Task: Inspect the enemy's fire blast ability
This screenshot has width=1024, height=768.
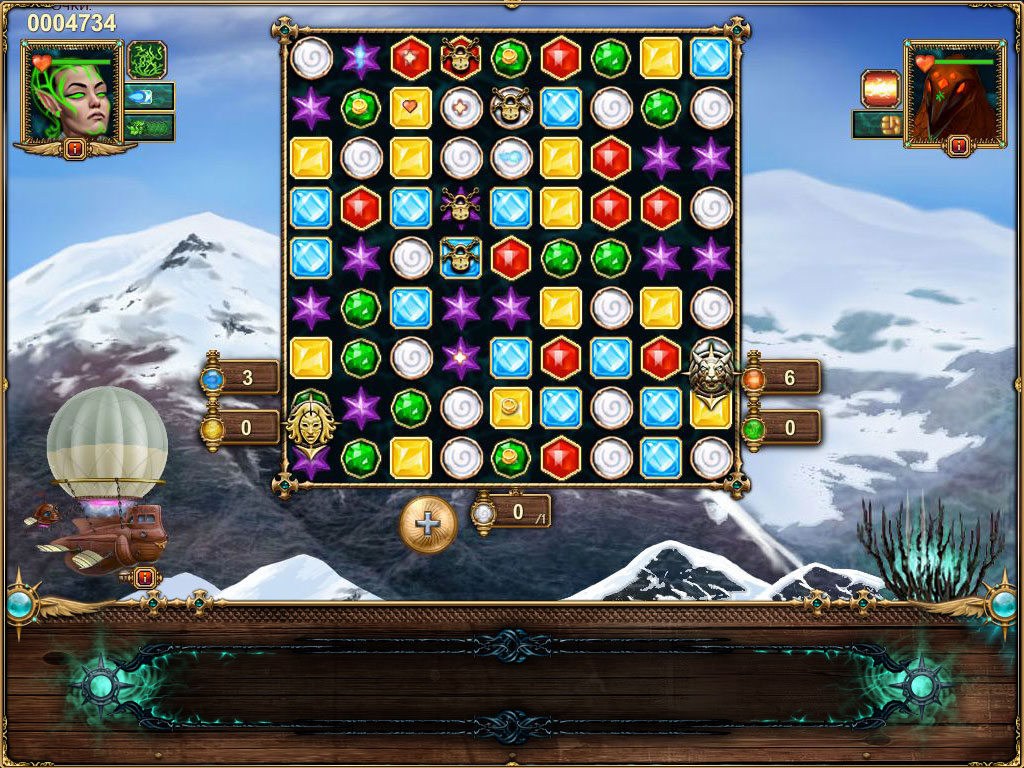Action: point(881,88)
